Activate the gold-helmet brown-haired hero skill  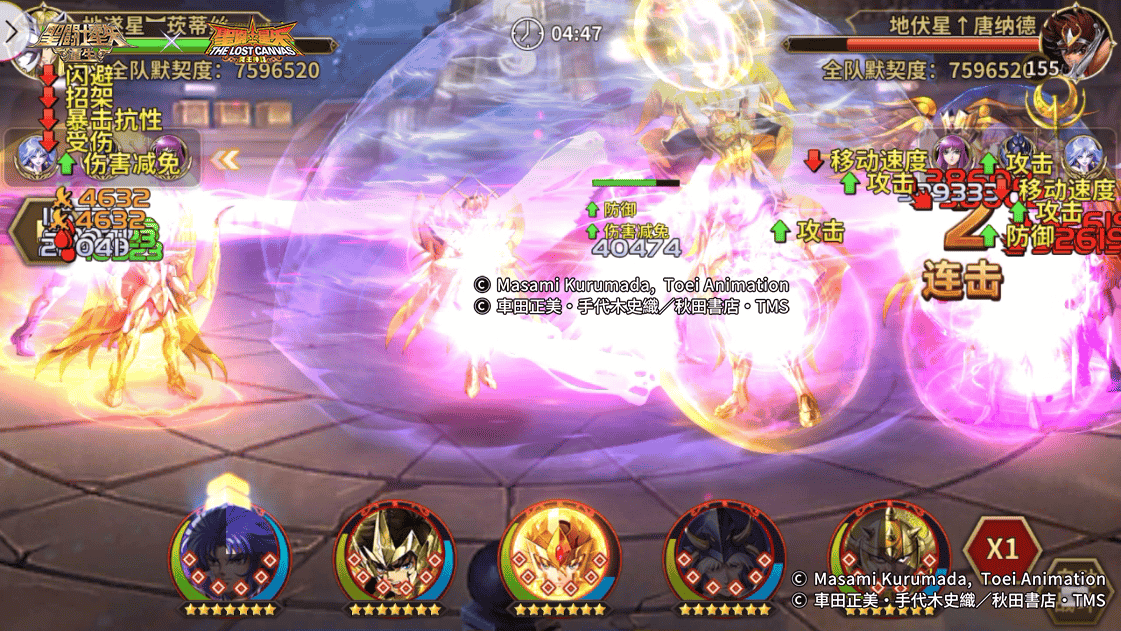point(394,554)
